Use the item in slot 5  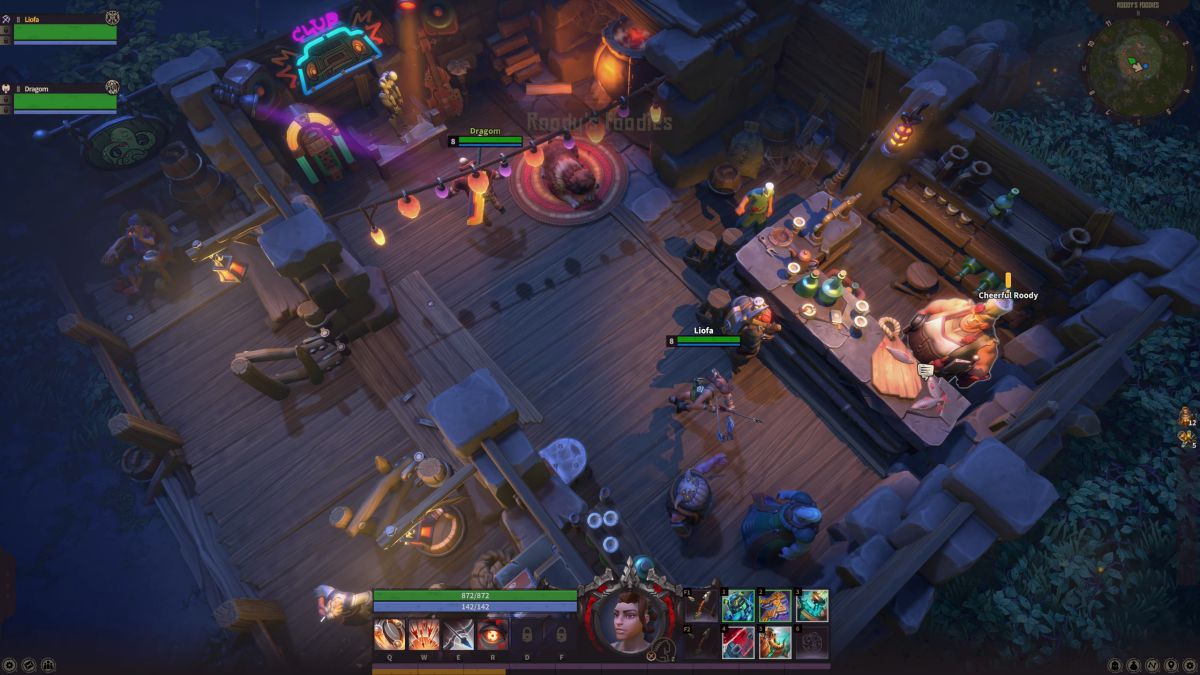pyautogui.click(x=775, y=642)
